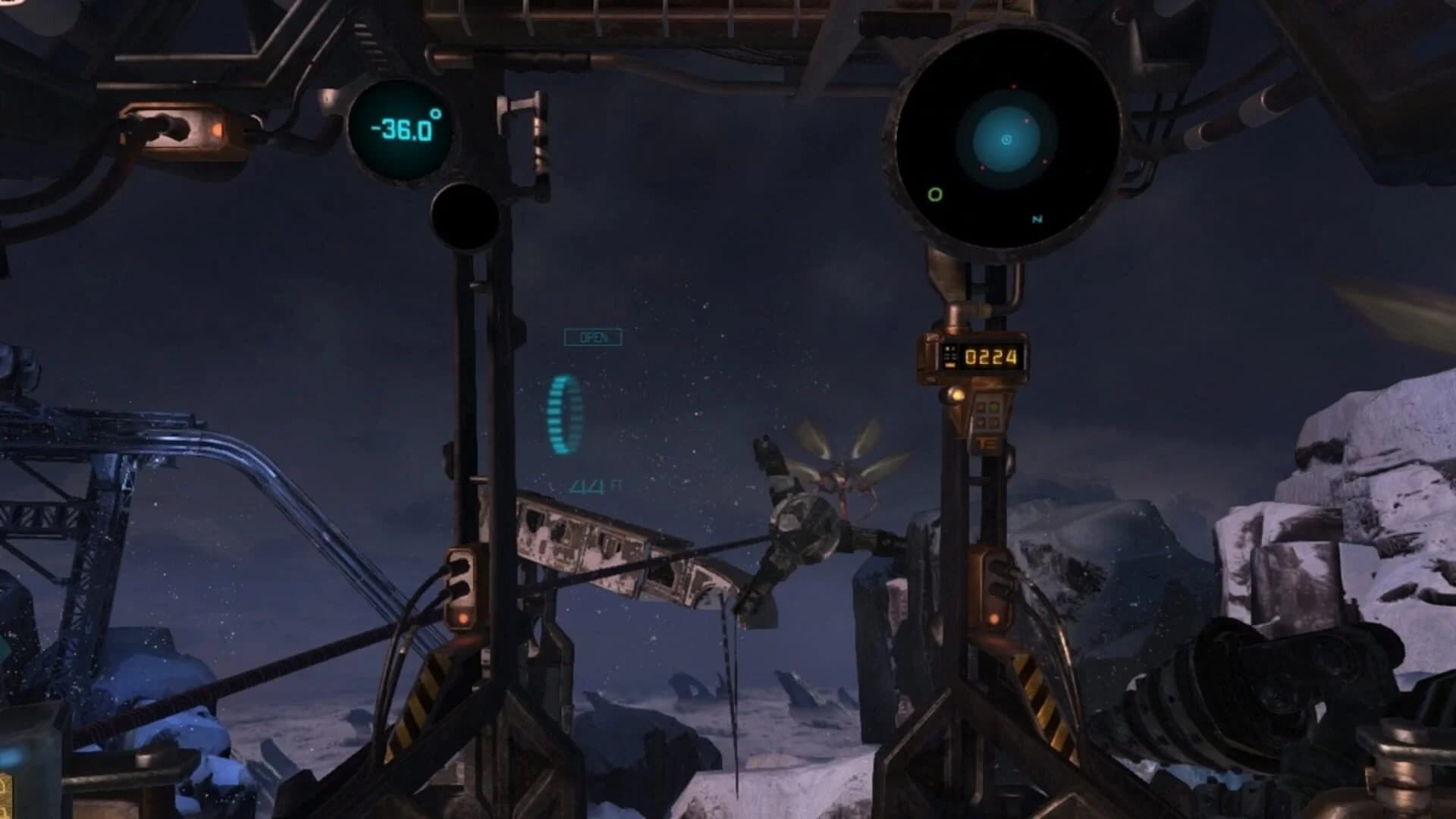Toggle the orange status light on the left pillar

(463, 618)
